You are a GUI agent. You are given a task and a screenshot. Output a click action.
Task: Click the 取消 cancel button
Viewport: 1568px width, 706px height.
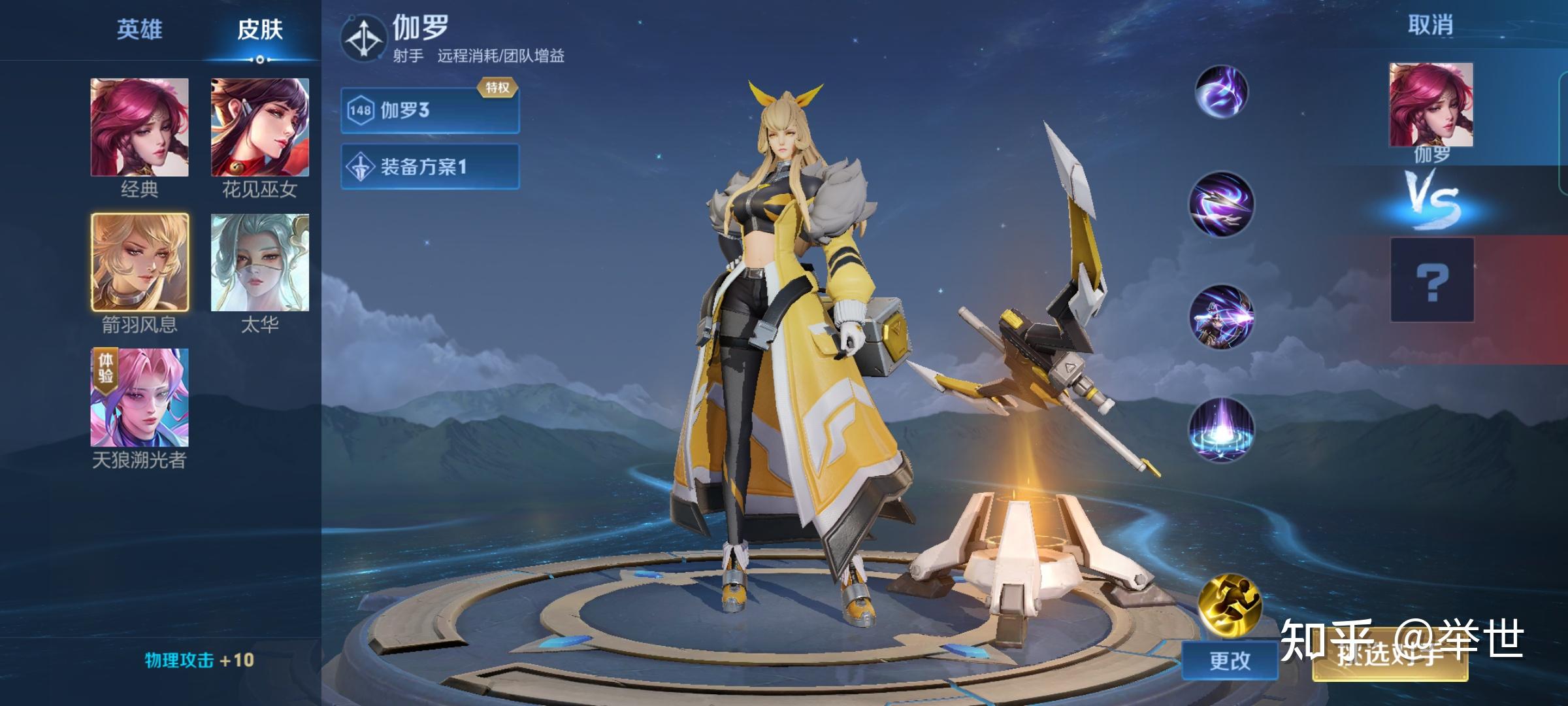1430,25
